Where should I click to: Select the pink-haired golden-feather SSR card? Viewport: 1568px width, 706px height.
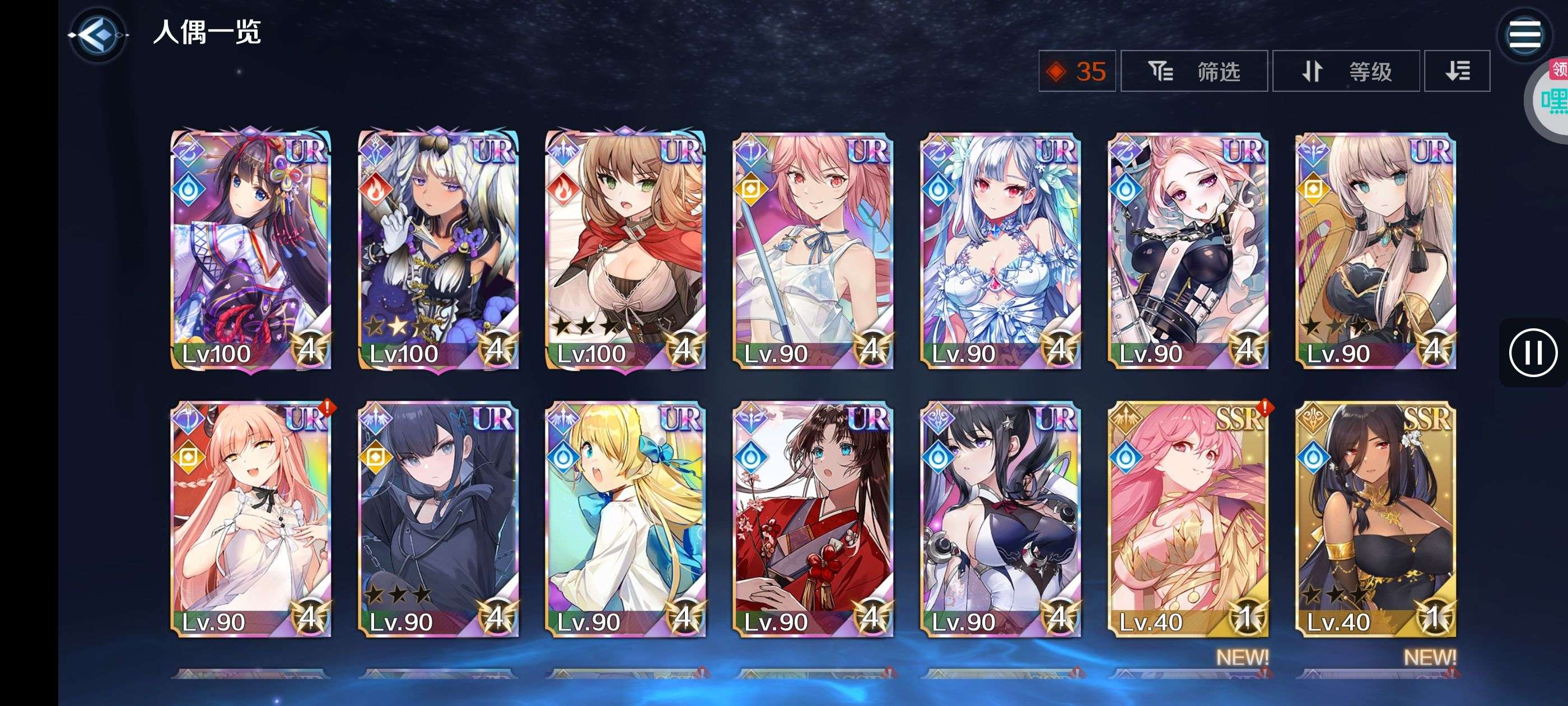click(x=1188, y=519)
